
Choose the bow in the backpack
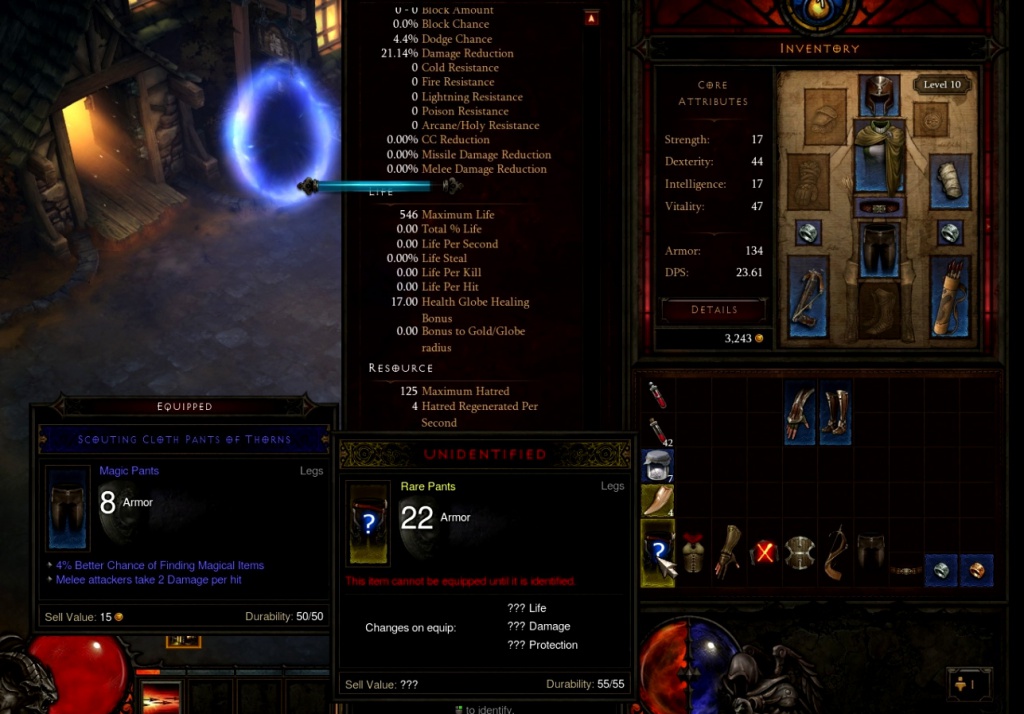pos(835,553)
